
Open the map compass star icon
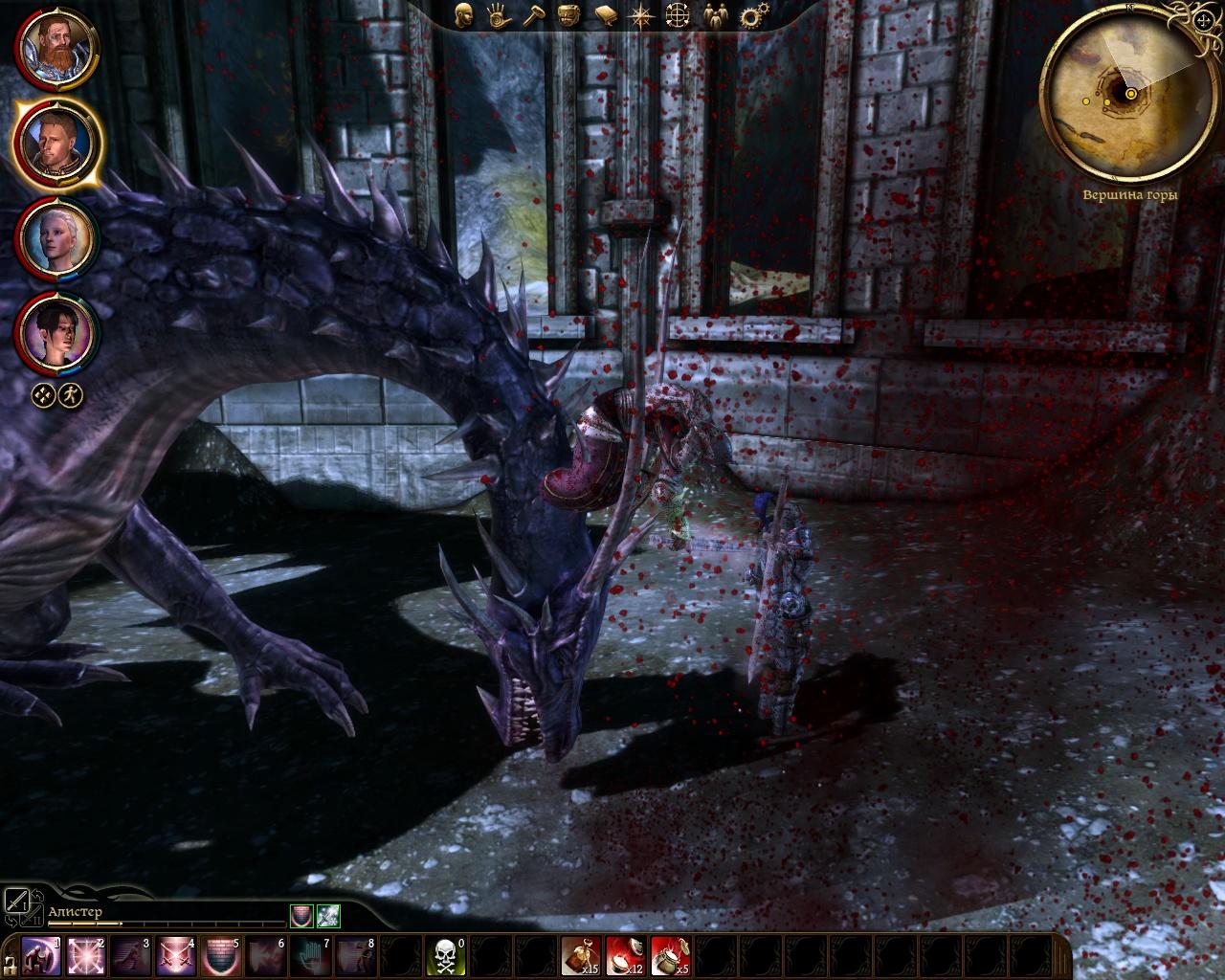coord(640,14)
